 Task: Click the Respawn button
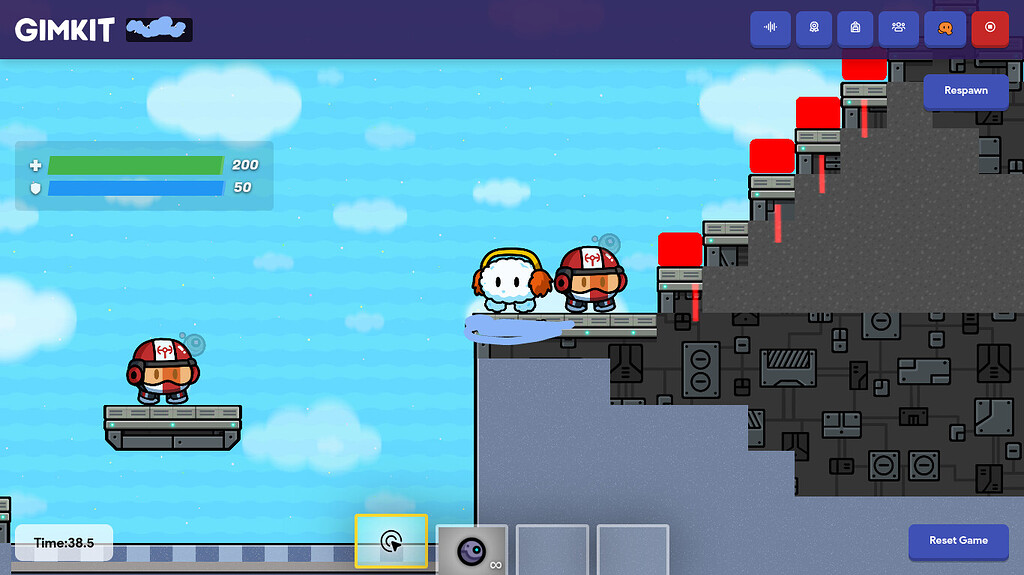(x=965, y=91)
